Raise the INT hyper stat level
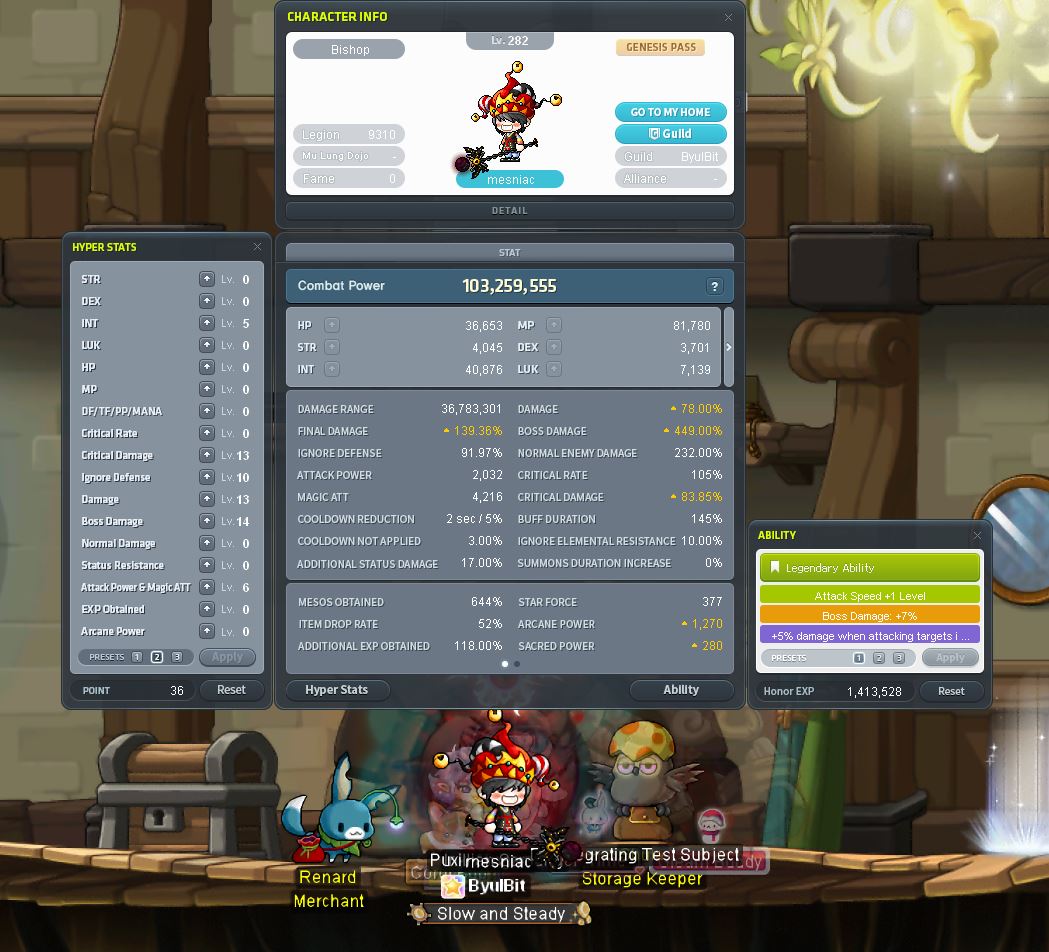The height and width of the screenshot is (952, 1049). coord(206,323)
